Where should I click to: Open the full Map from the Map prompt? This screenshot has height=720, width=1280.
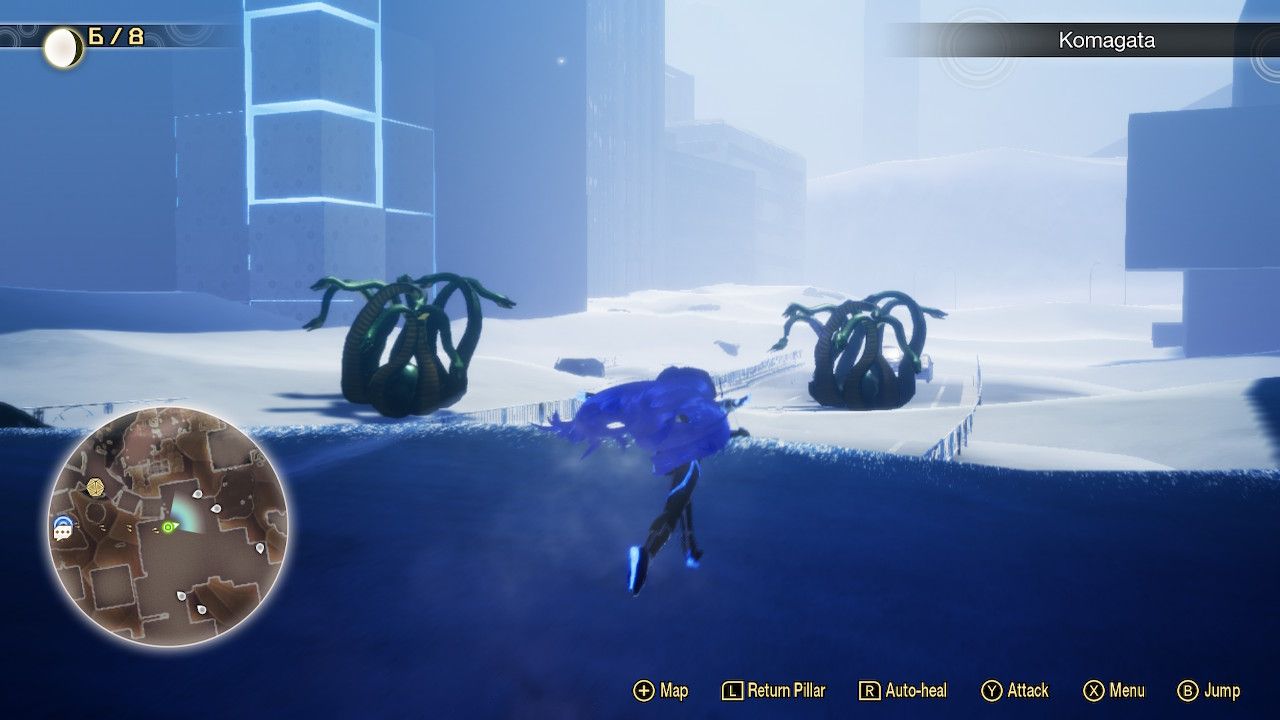(675, 690)
